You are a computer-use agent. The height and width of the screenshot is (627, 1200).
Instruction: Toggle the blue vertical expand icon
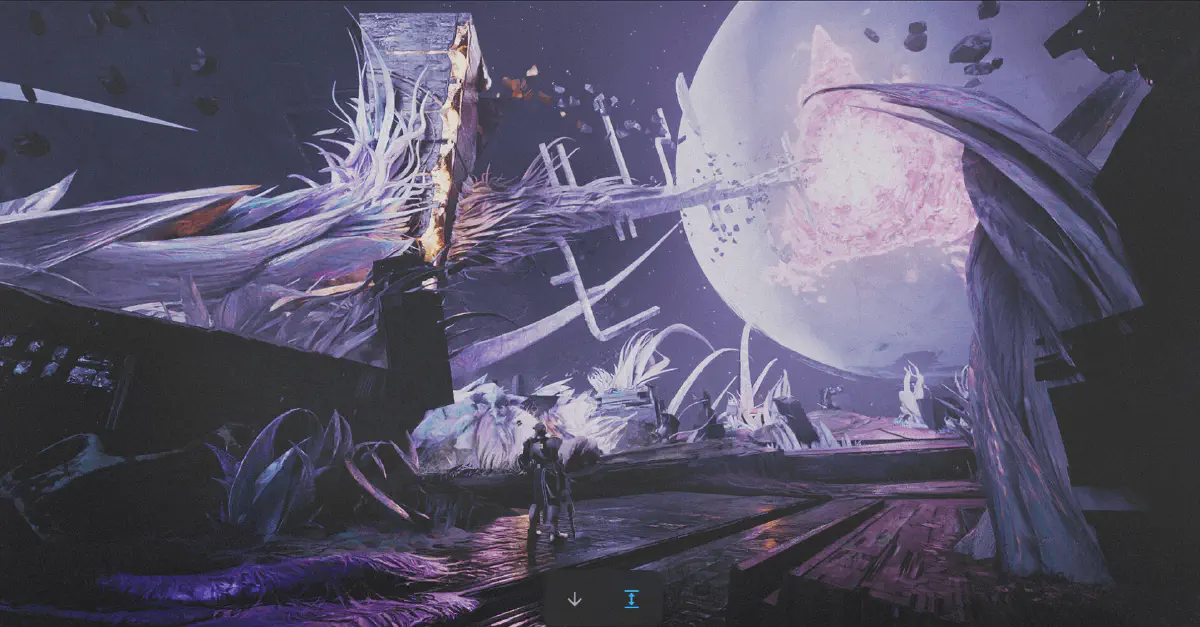coord(631,599)
